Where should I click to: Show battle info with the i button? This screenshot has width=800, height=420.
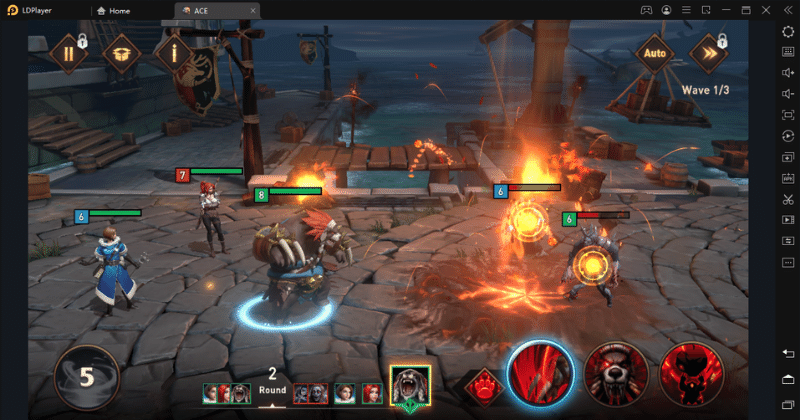[x=175, y=52]
